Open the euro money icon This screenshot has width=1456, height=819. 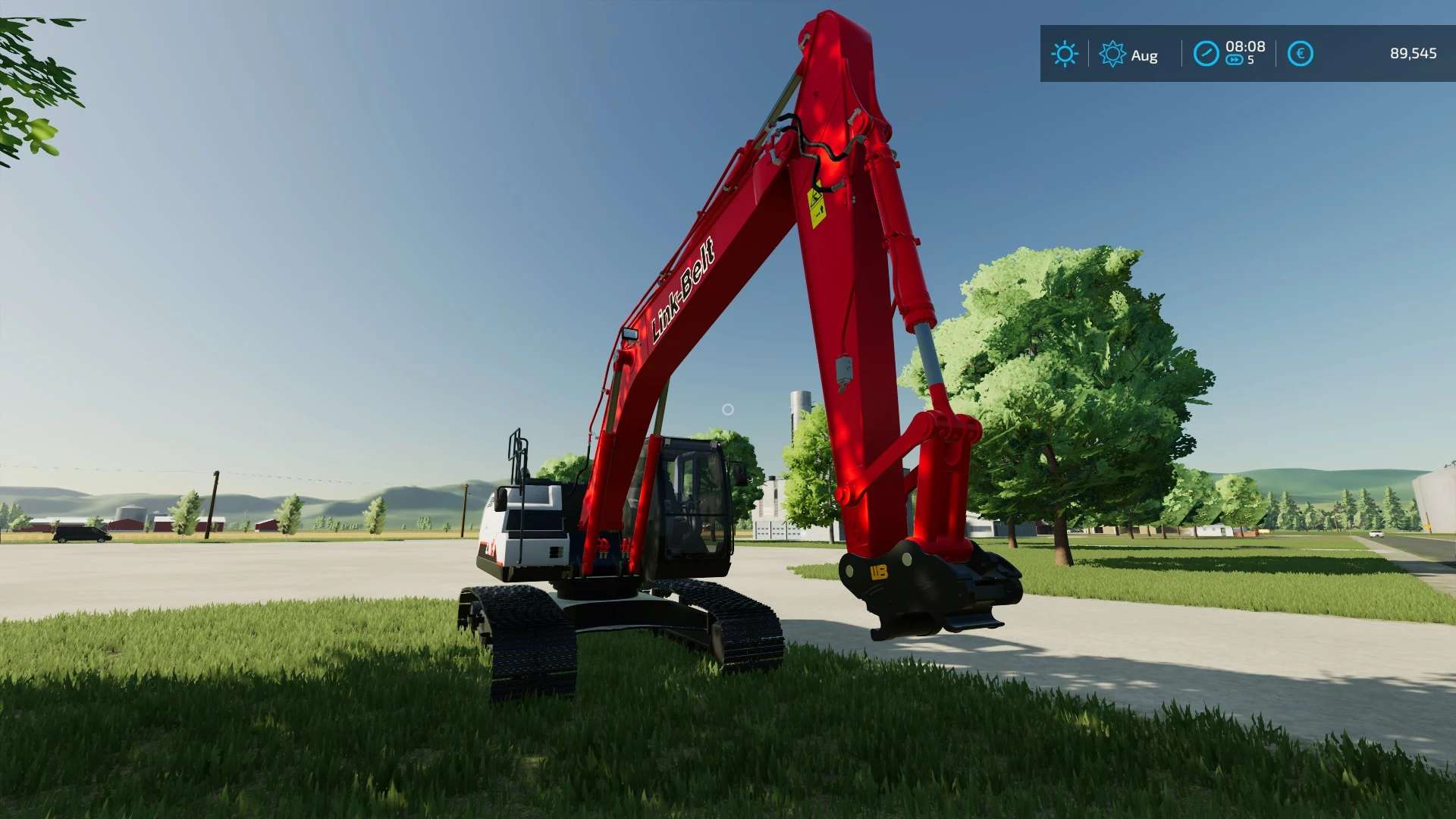coord(1300,54)
